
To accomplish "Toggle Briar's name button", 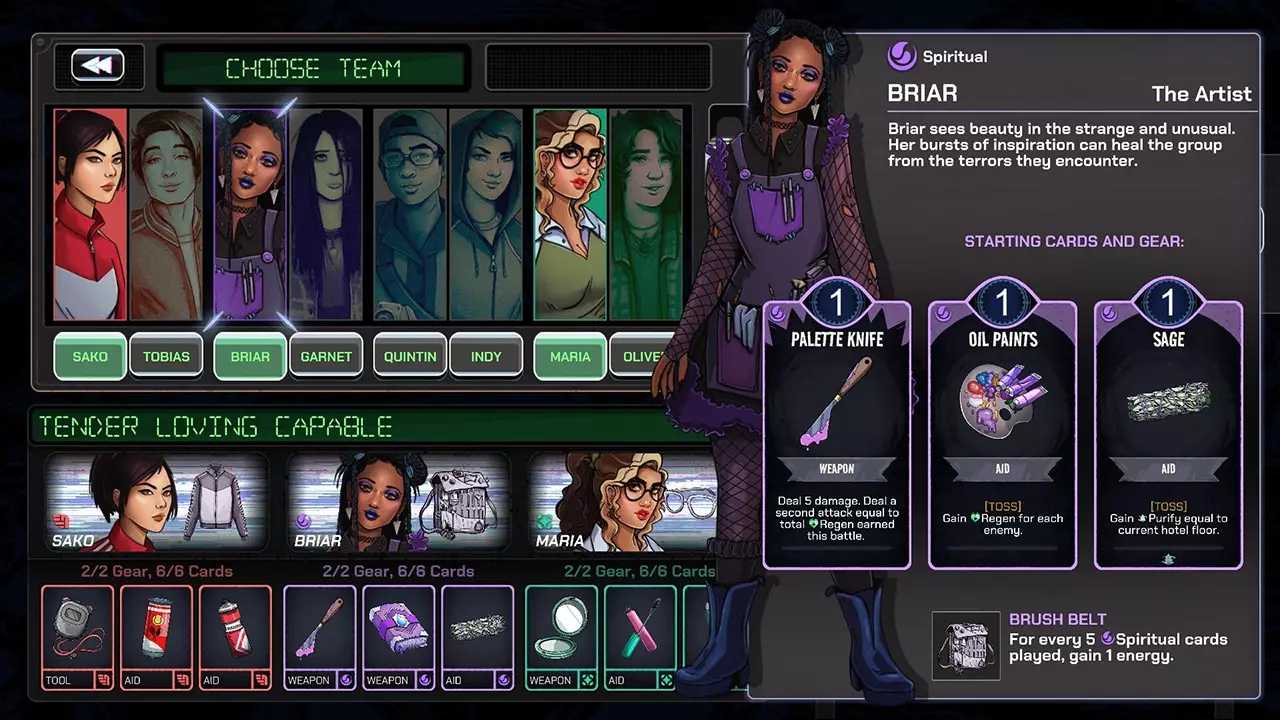I will click(250, 356).
